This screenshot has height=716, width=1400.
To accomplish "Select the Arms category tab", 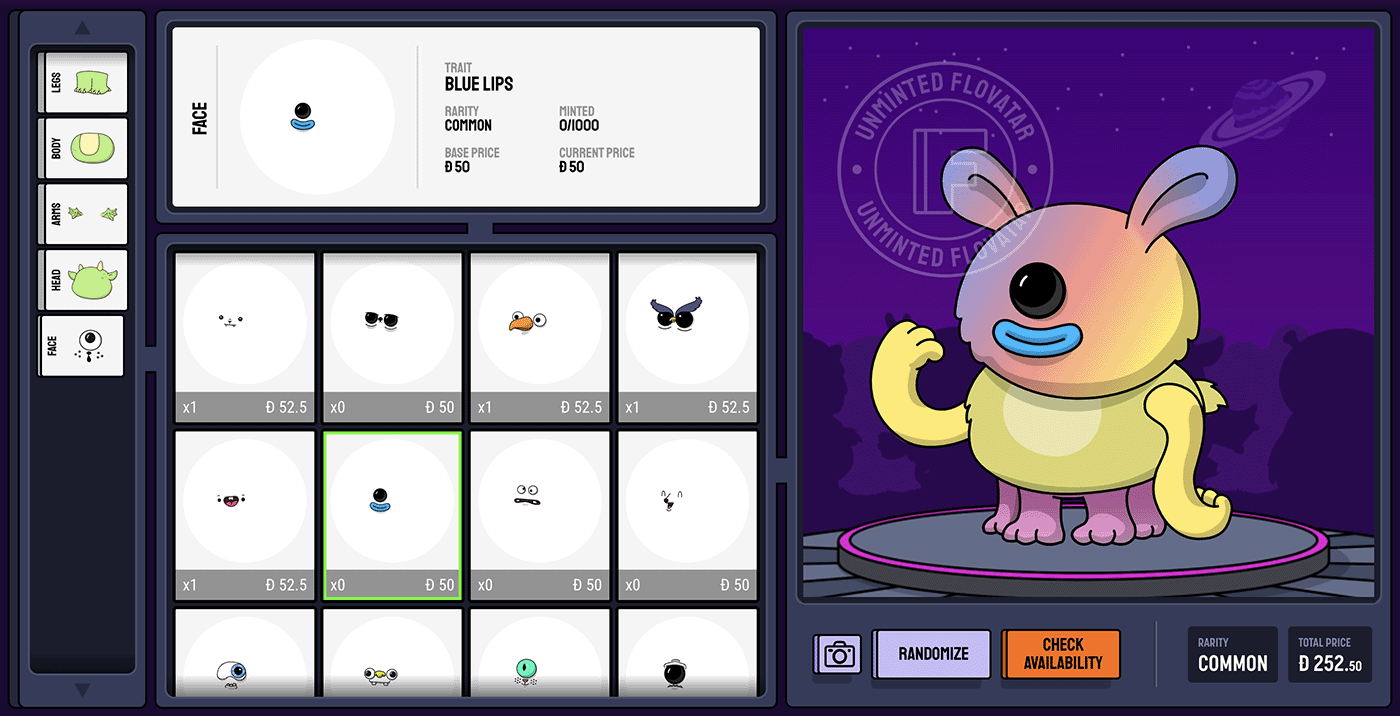I will [x=84, y=214].
